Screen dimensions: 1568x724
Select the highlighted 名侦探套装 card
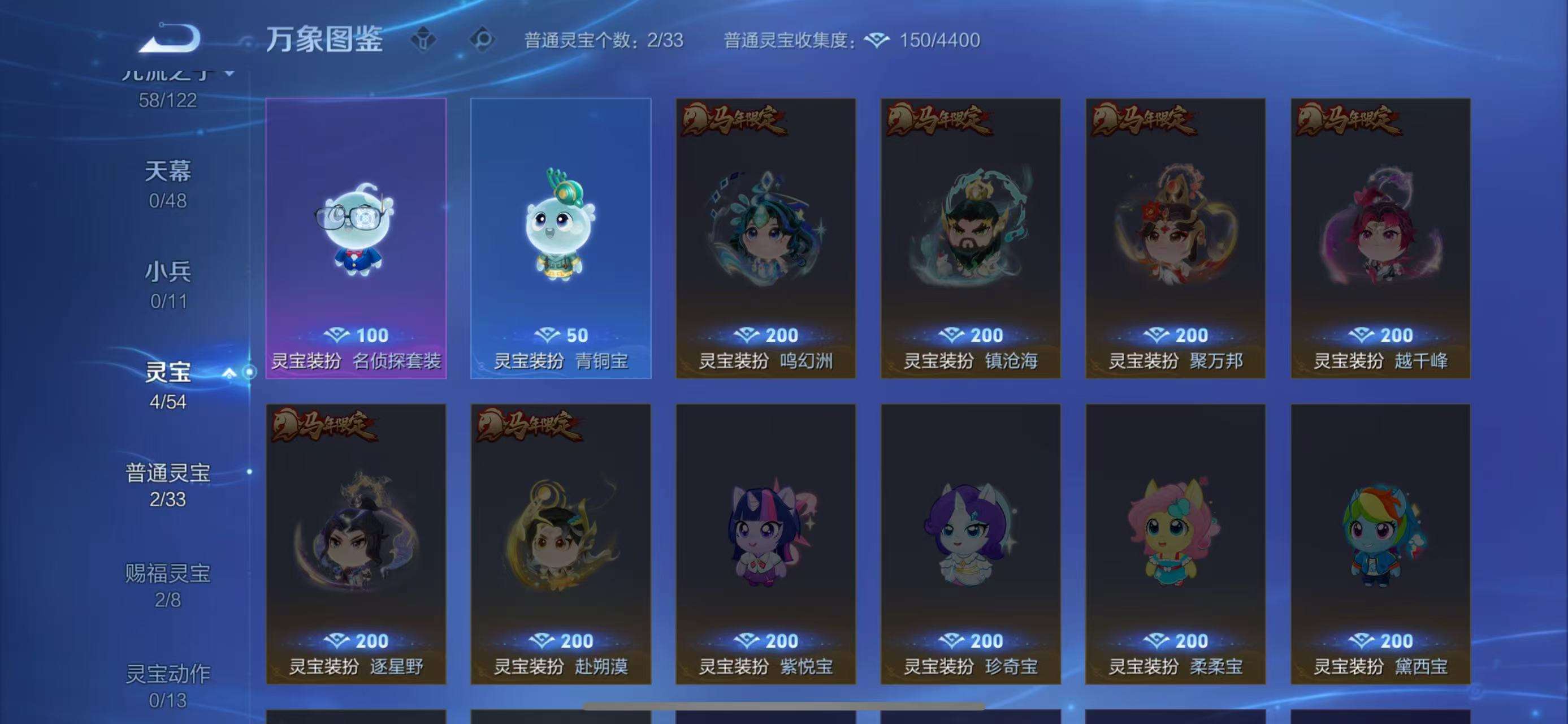(x=356, y=238)
